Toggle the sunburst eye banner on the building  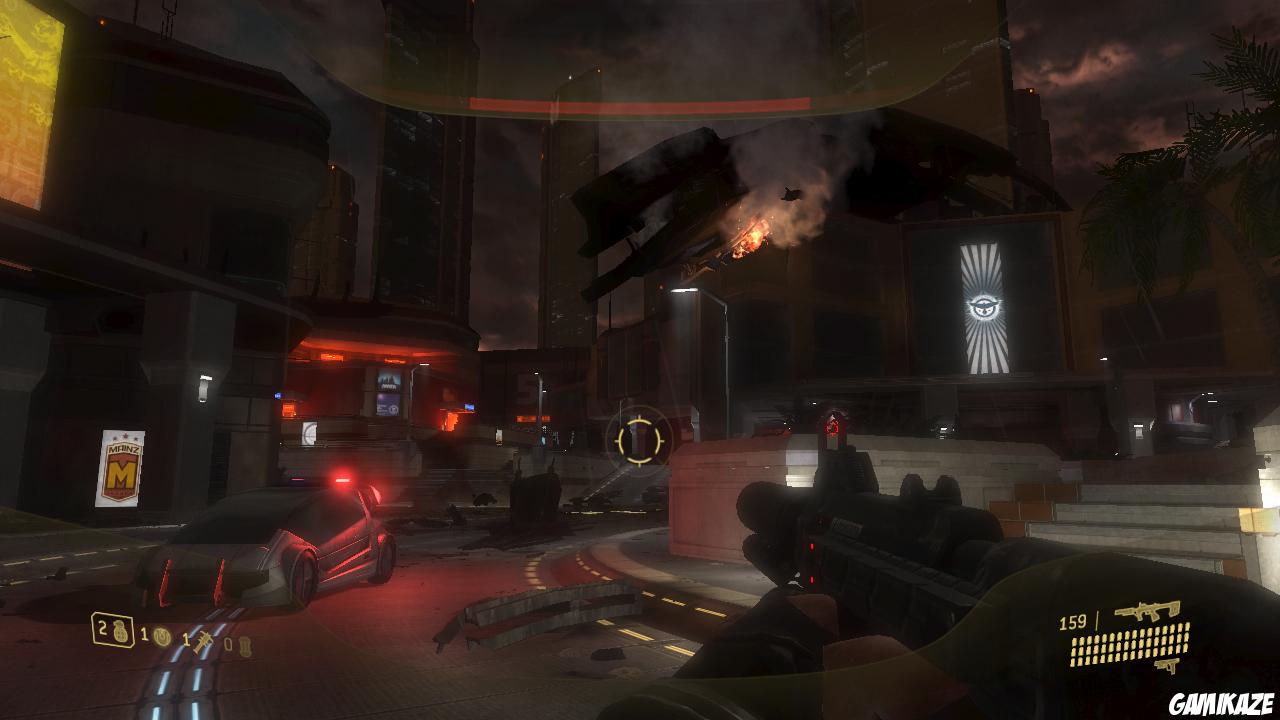point(986,305)
